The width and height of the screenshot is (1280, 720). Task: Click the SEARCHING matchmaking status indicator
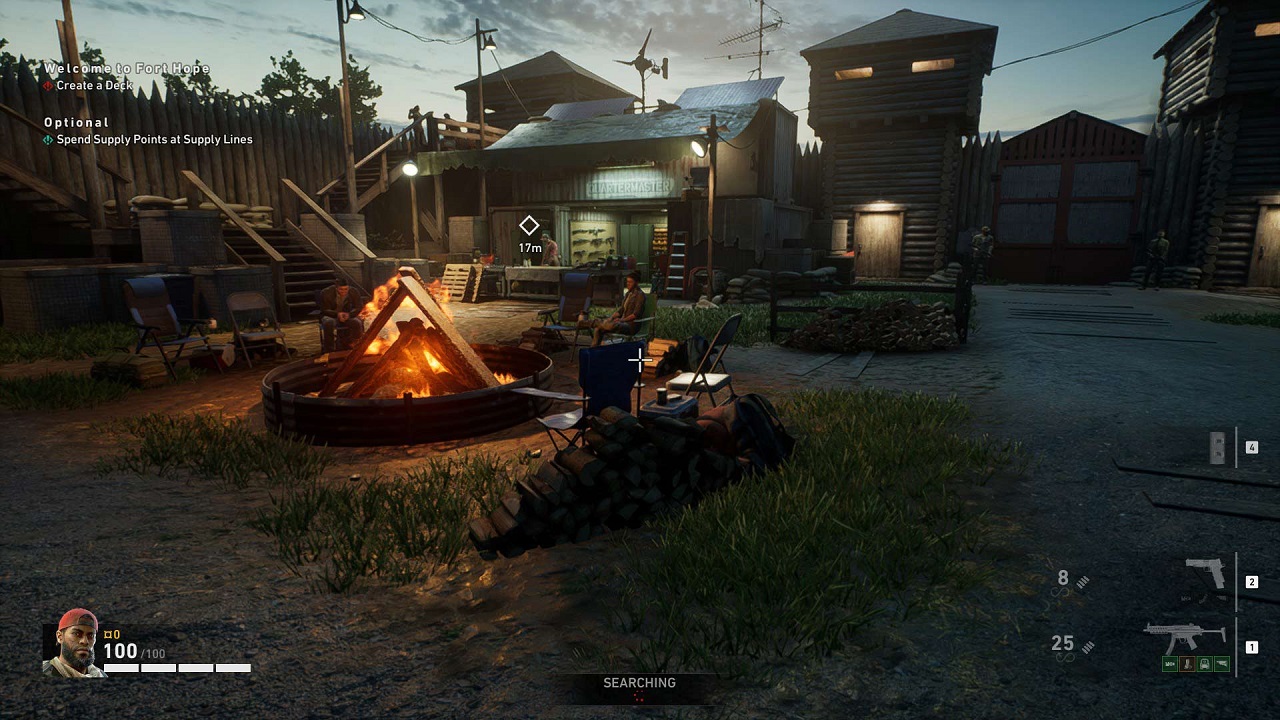[639, 684]
